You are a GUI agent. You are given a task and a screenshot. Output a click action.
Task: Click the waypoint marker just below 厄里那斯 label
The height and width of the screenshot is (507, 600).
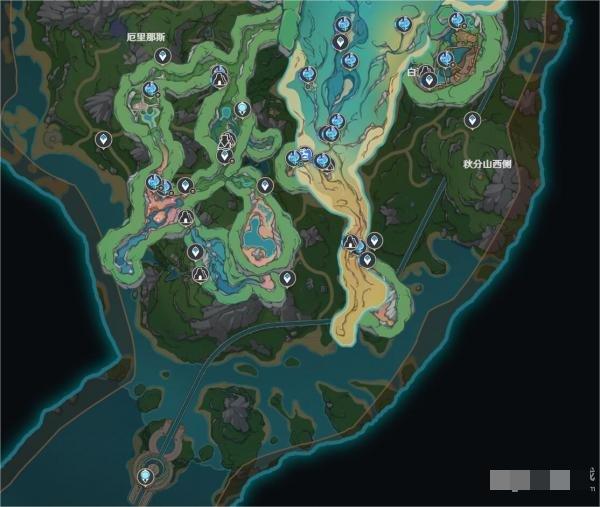[162, 55]
